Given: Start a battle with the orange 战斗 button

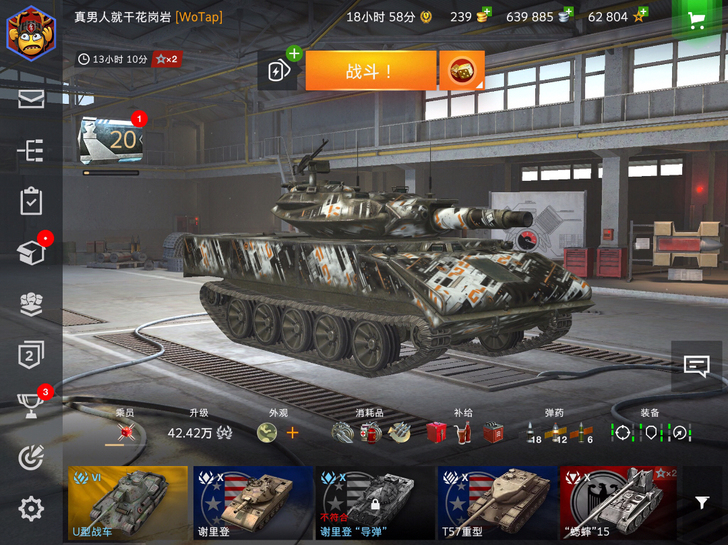Looking at the screenshot, I should (370, 71).
